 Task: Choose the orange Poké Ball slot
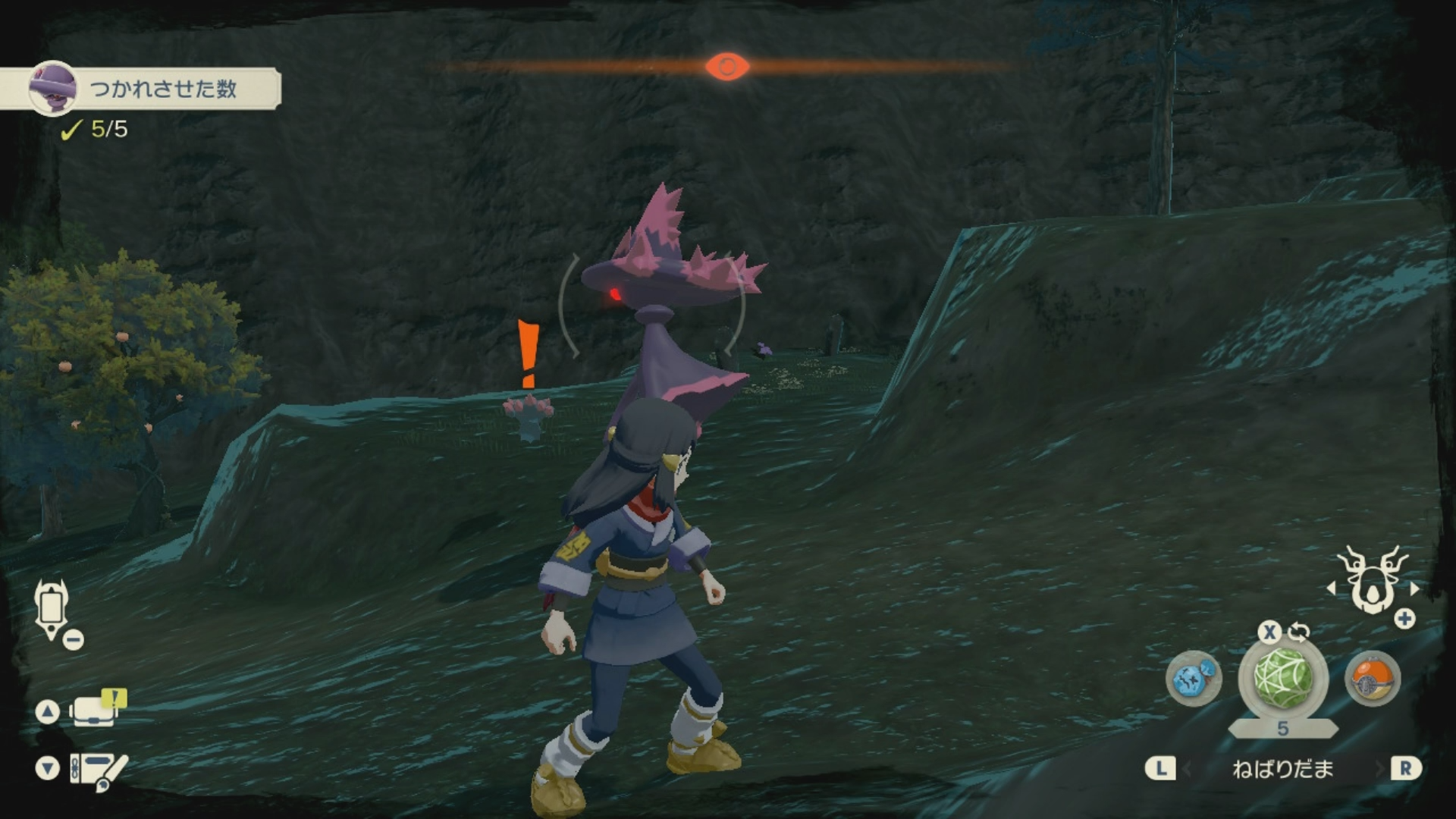pos(1372,677)
